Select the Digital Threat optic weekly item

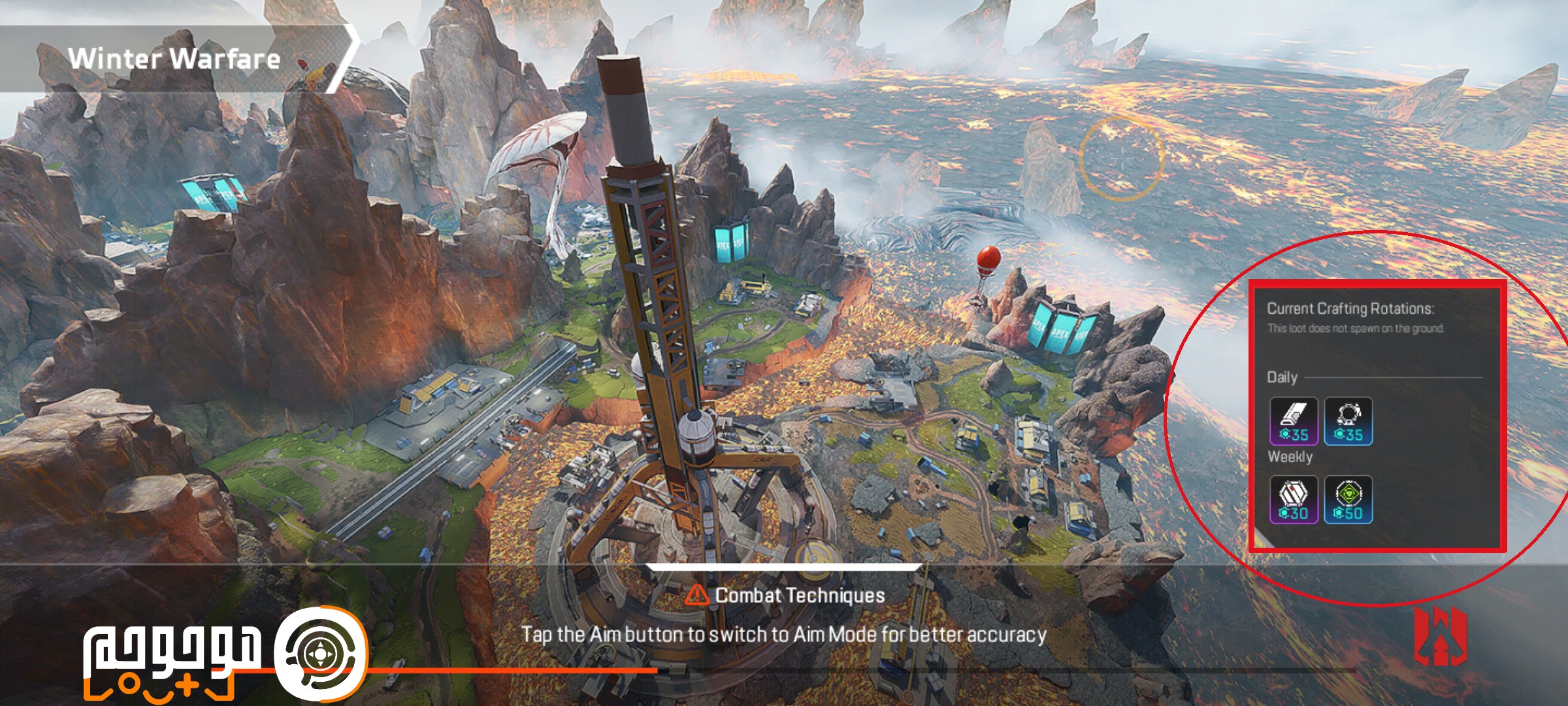pos(1350,500)
